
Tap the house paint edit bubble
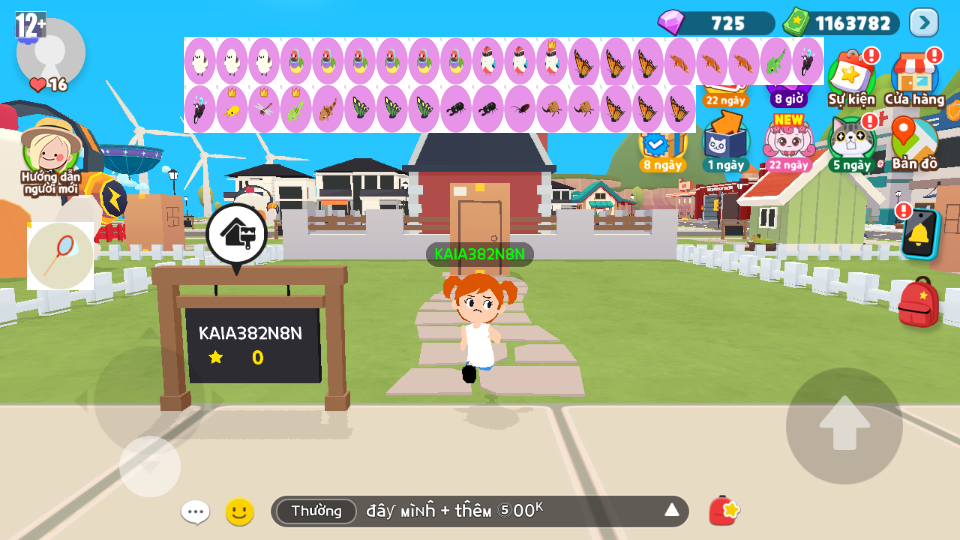tap(236, 234)
